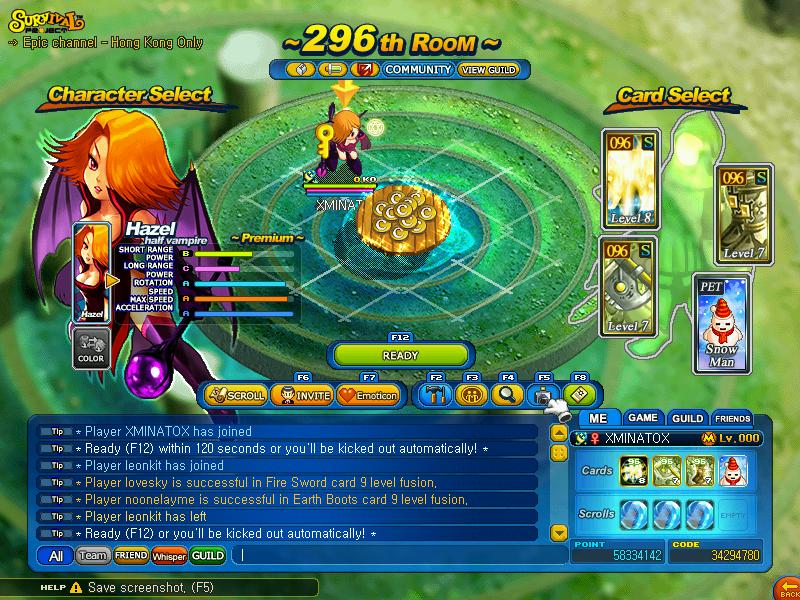The width and height of the screenshot is (800, 600).
Task: Change character color with COLOR button
Action: click(91, 350)
